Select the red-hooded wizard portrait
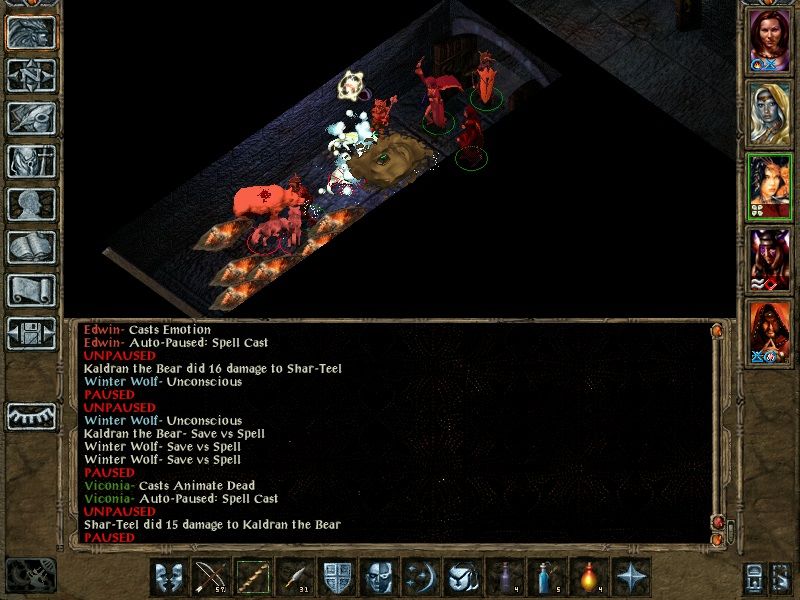The image size is (800, 600). click(x=769, y=332)
